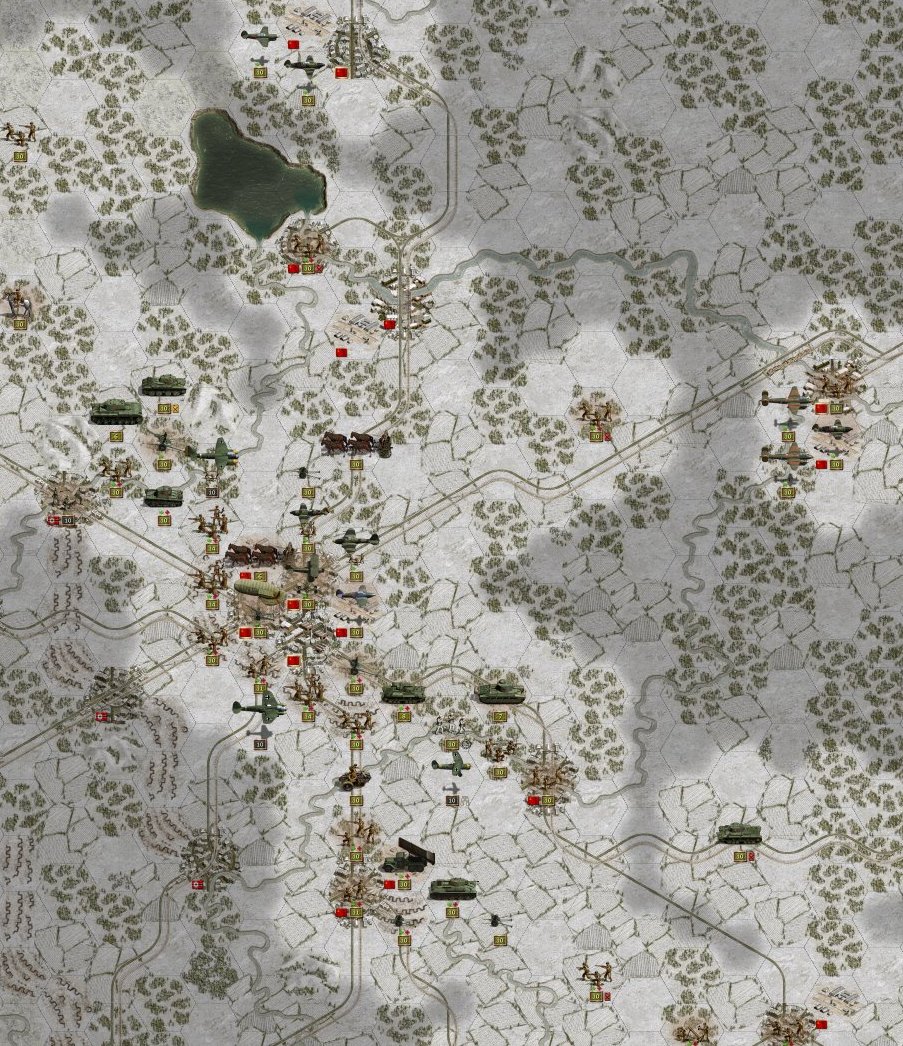
Task: Select the barrage balloon unit in the city
Action: coord(258,592)
